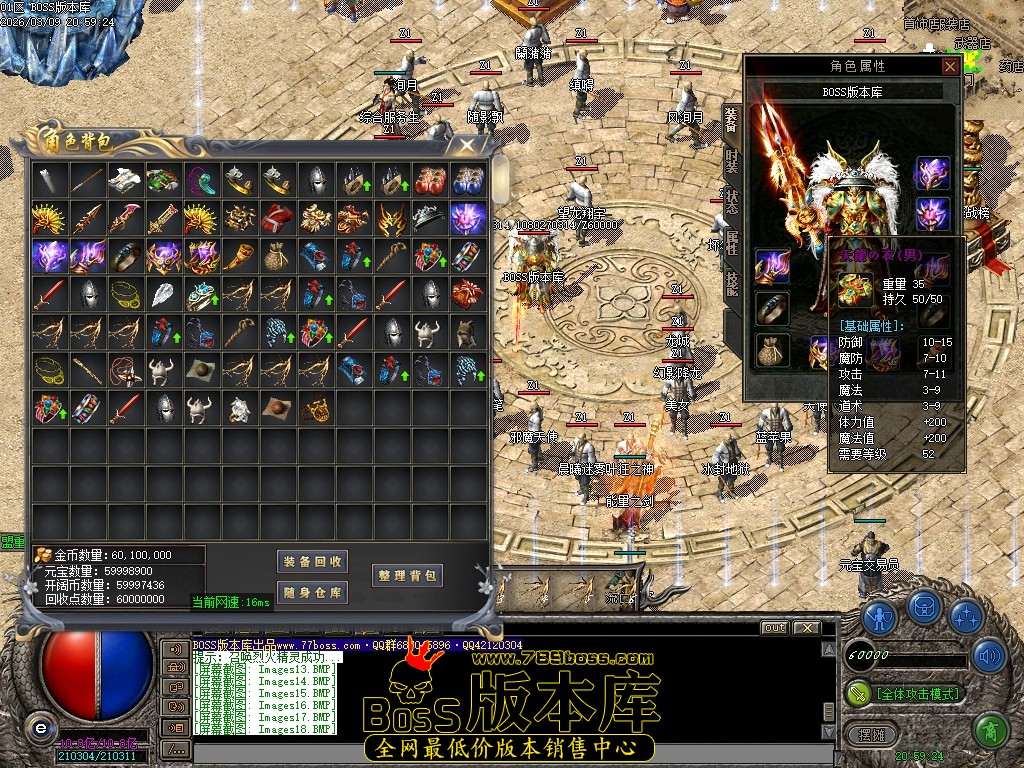
Task: Select the equipped pouch slot on character panel
Action: point(770,351)
